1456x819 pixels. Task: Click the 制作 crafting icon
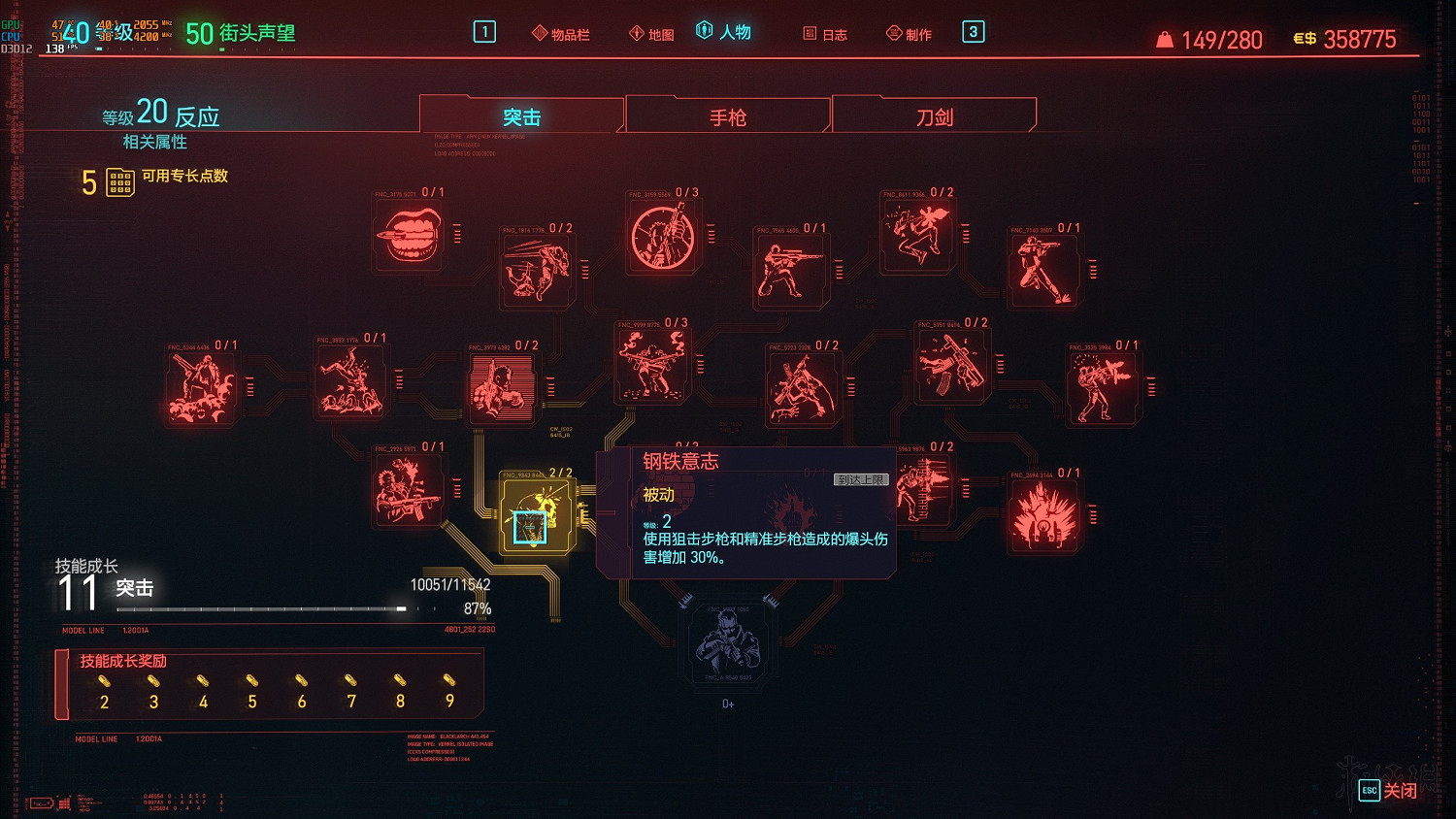tap(910, 31)
